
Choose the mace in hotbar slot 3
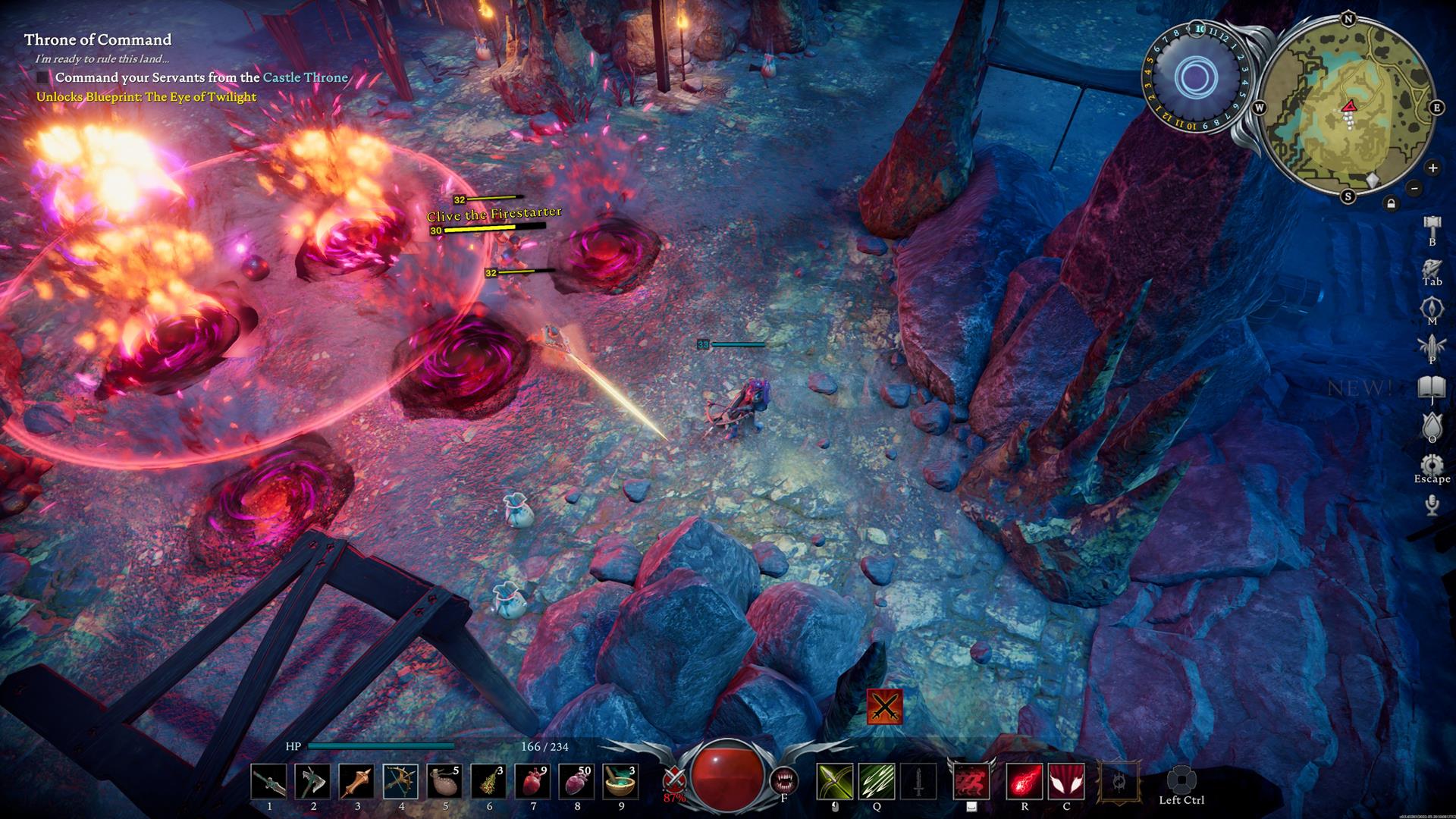pyautogui.click(x=356, y=782)
